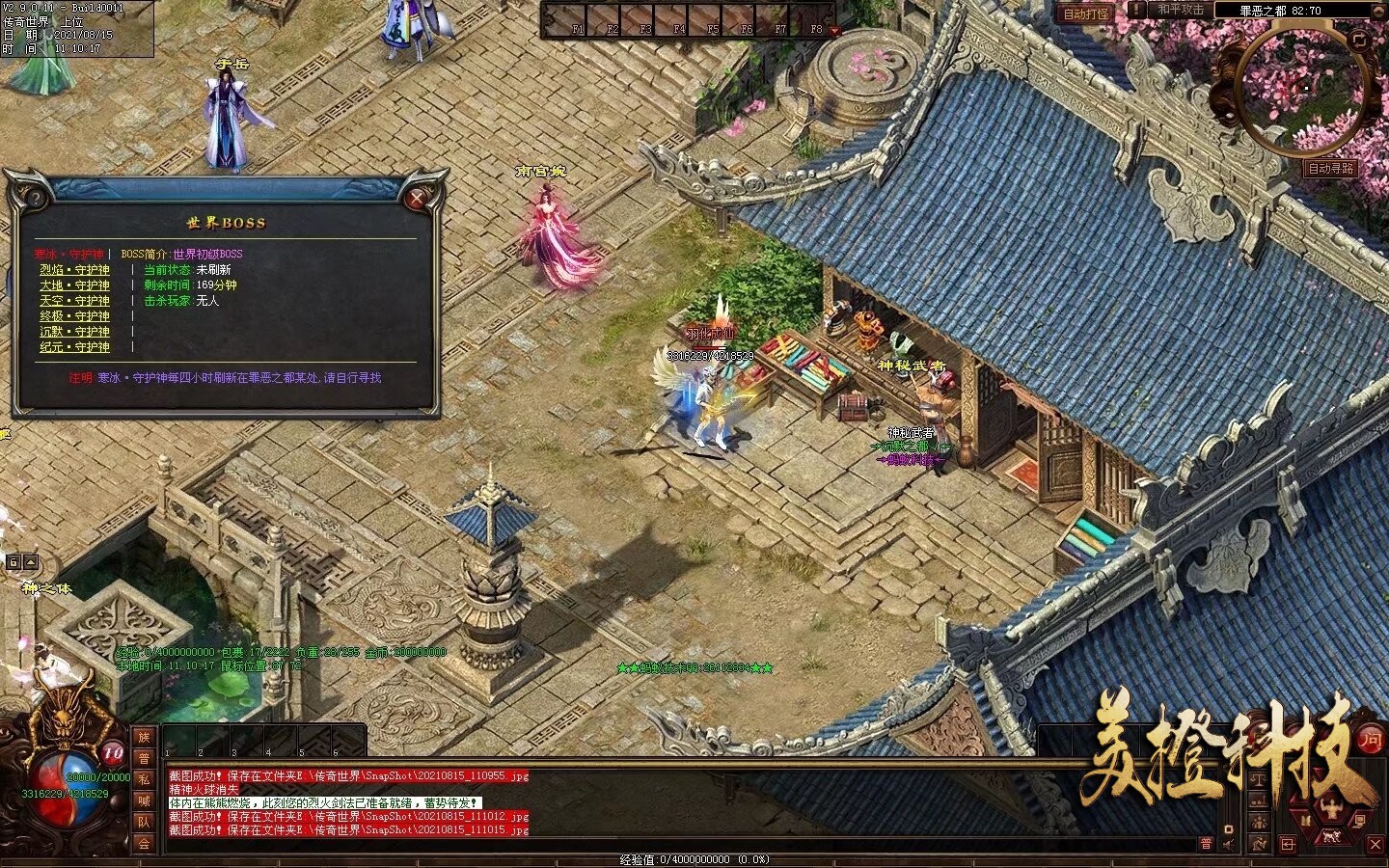1389x868 pixels.
Task: Select the pet icon in the hexagon menu
Action: [1331, 836]
